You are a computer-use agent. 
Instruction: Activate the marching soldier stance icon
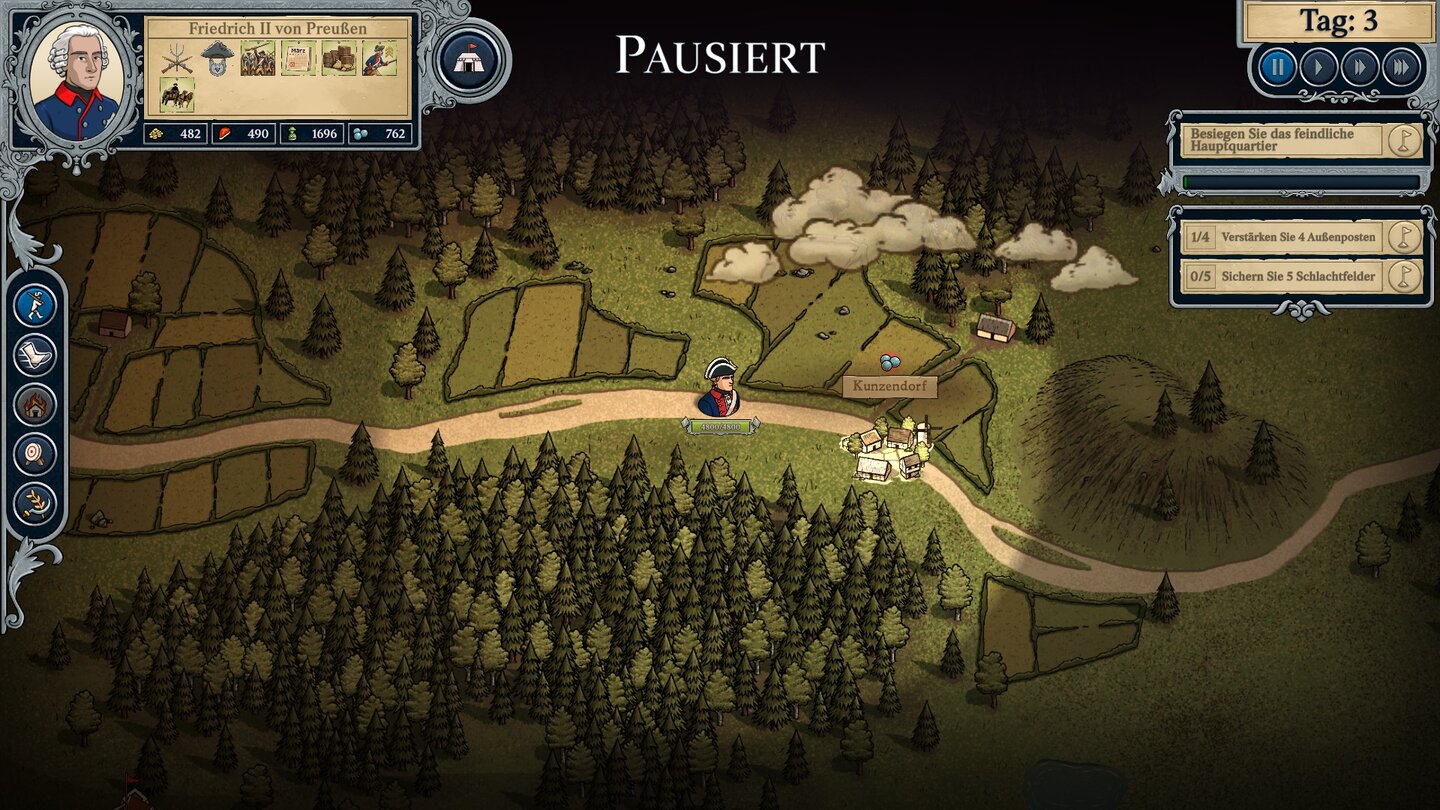coord(36,305)
